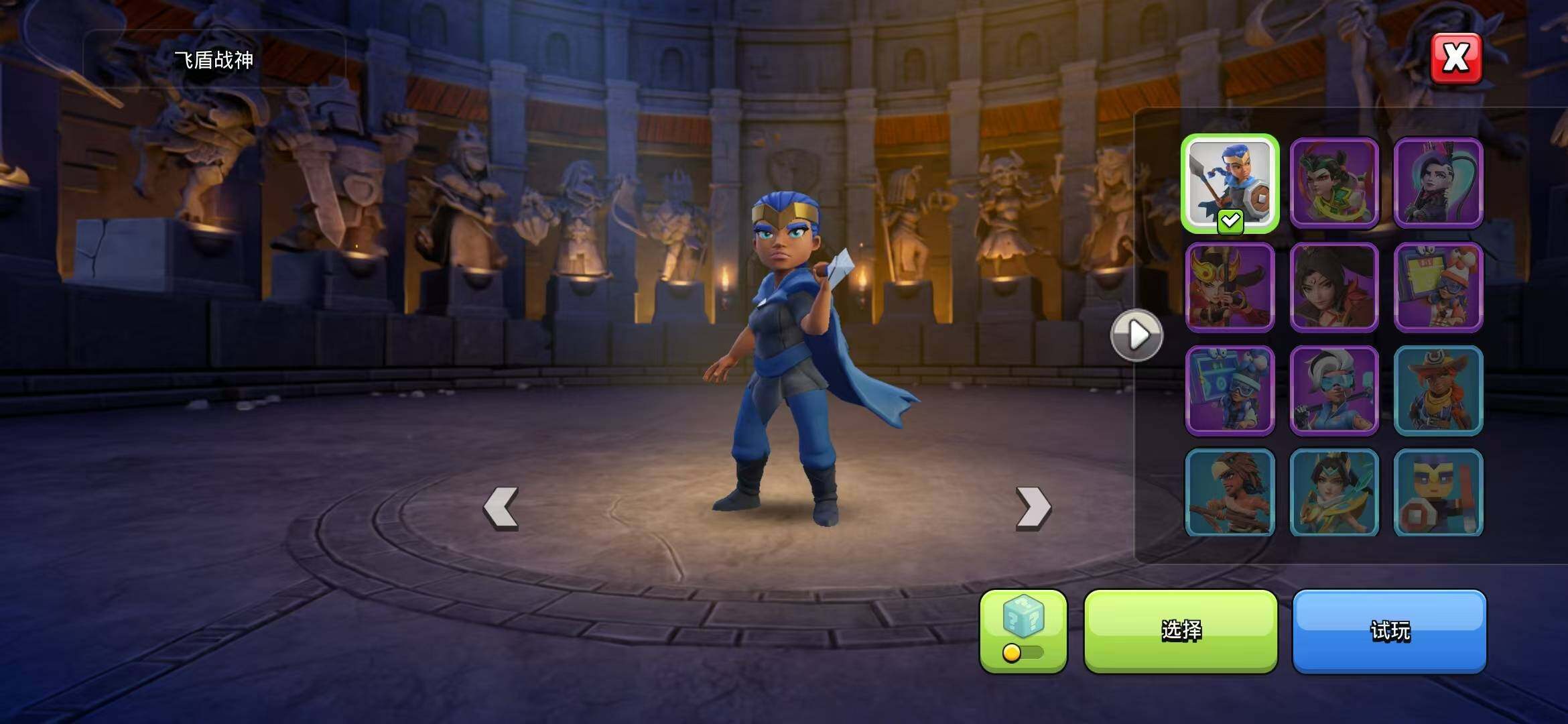The height and width of the screenshot is (724, 1568).
Task: Close the skin screen with the red X
Action: tap(1455, 58)
